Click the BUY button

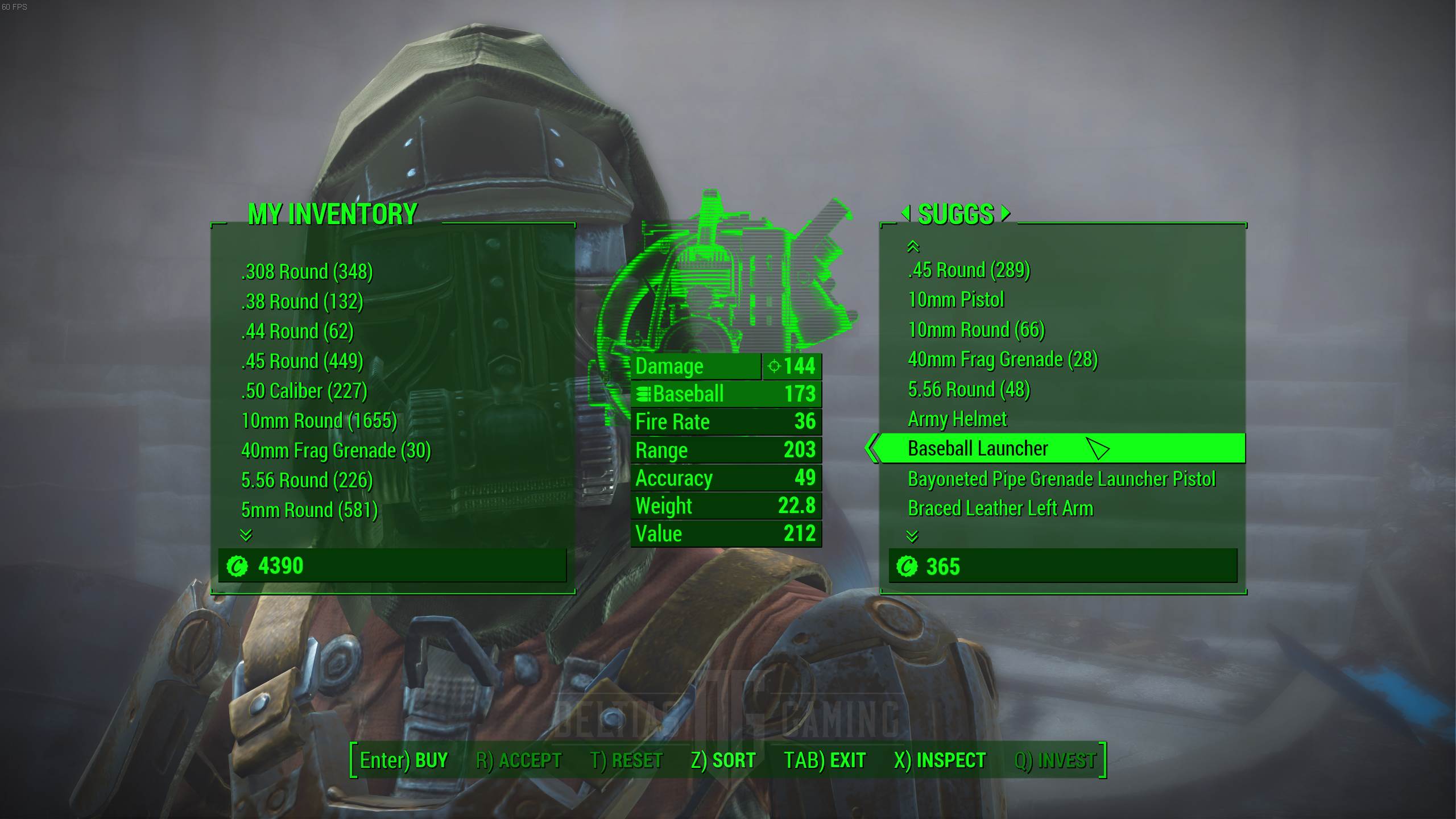pos(404,760)
